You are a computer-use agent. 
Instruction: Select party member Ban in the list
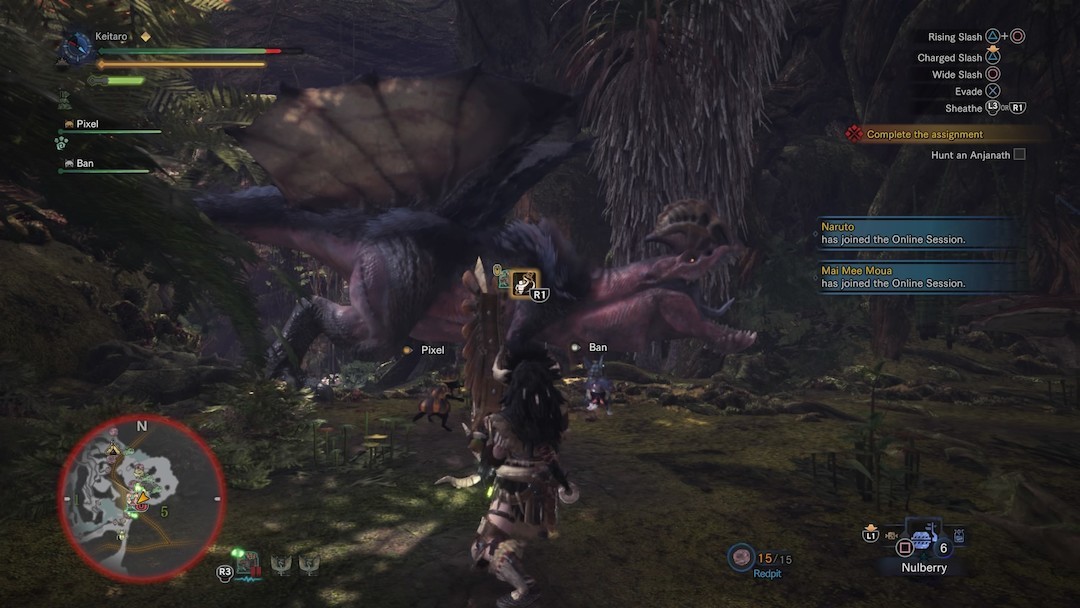(x=85, y=163)
